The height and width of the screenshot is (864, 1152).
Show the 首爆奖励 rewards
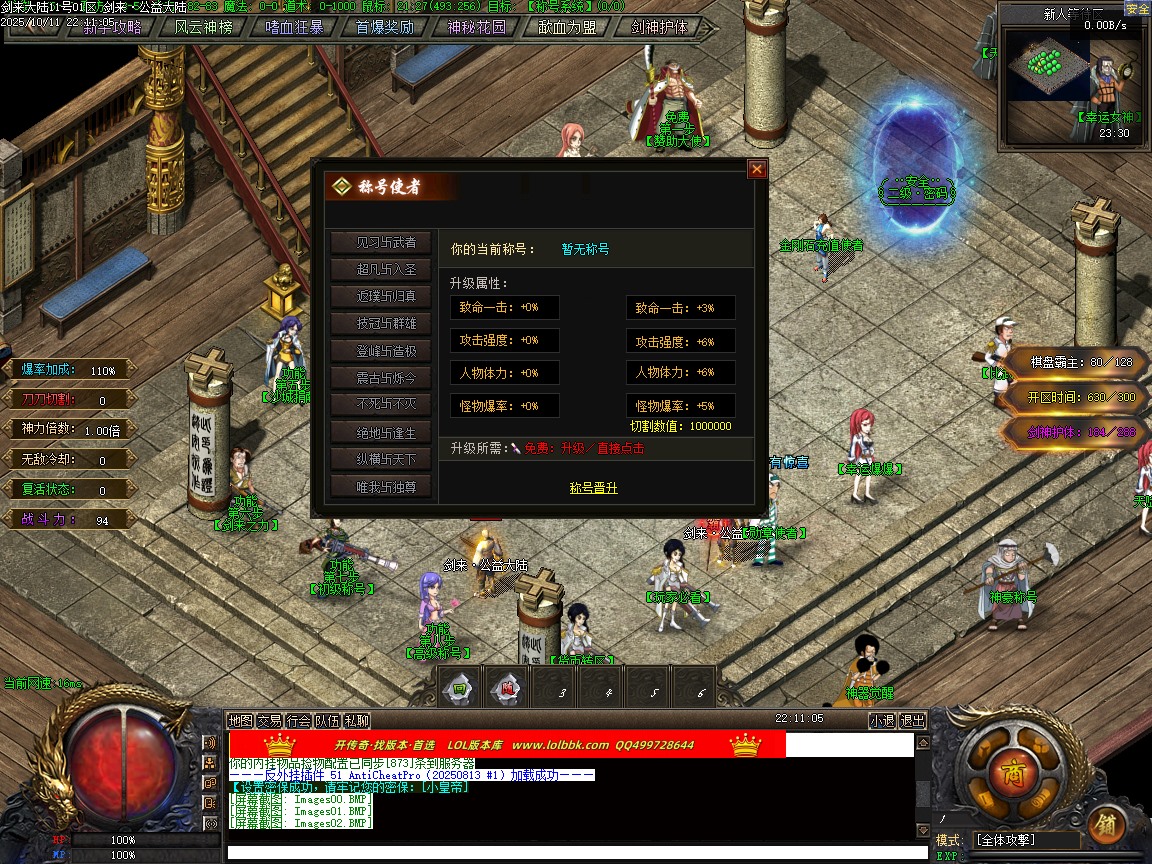pos(385,27)
